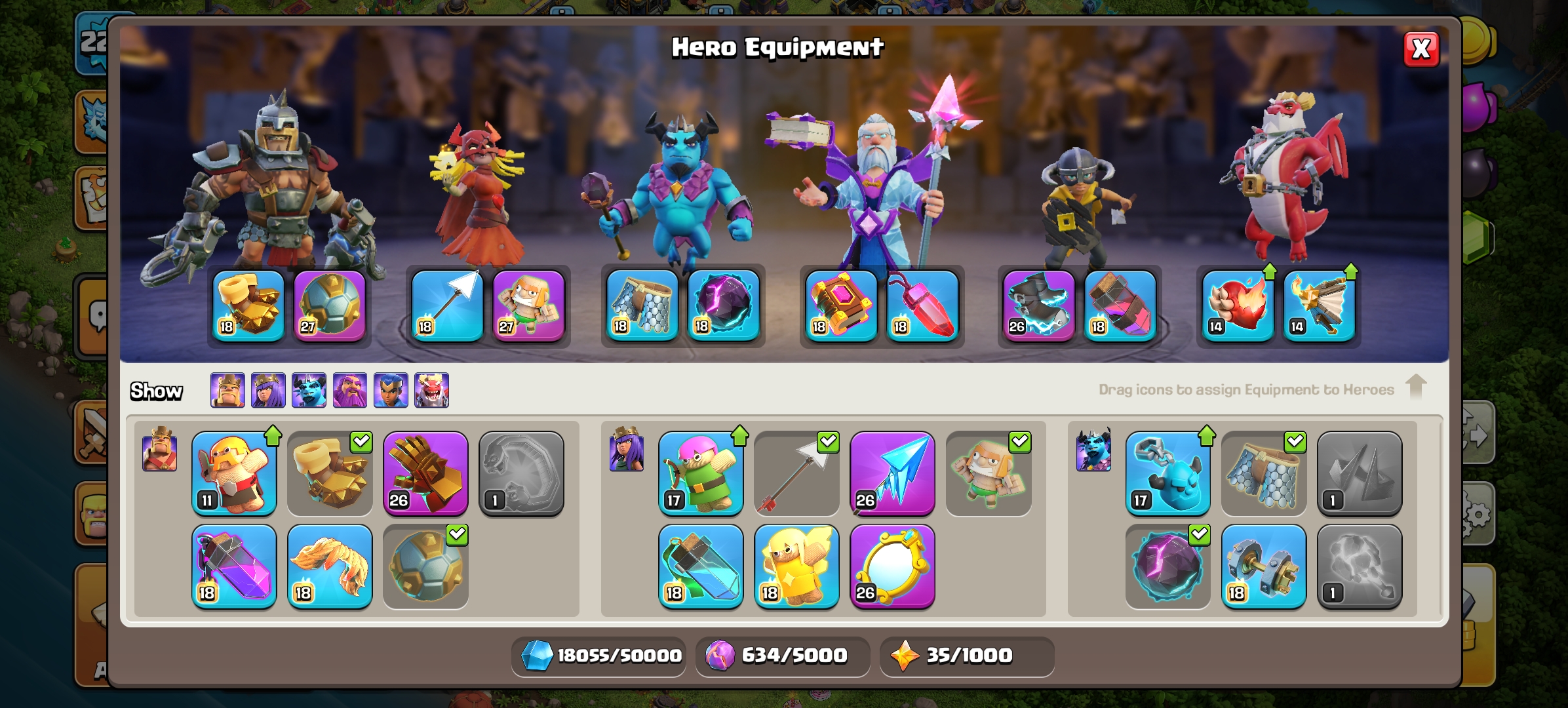Choose the level 18 barbell equipment
The height and width of the screenshot is (708, 1568).
pyautogui.click(x=1263, y=566)
